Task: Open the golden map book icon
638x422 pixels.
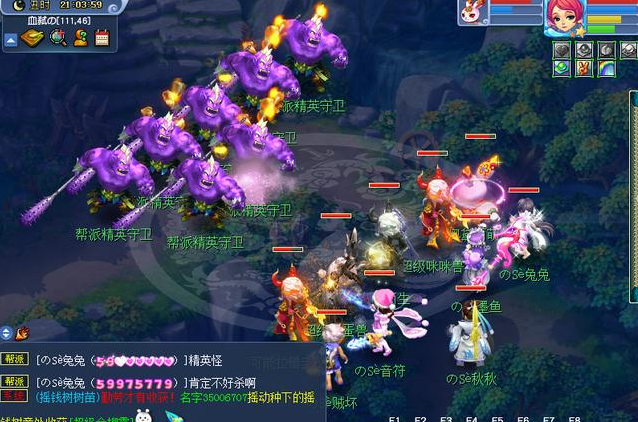Action: [33, 38]
